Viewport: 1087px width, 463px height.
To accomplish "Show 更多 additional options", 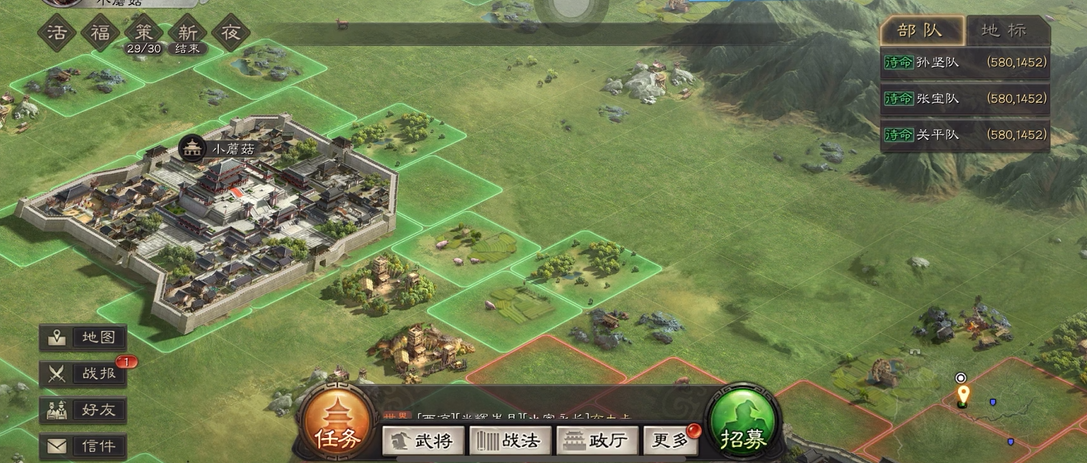I will (671, 440).
